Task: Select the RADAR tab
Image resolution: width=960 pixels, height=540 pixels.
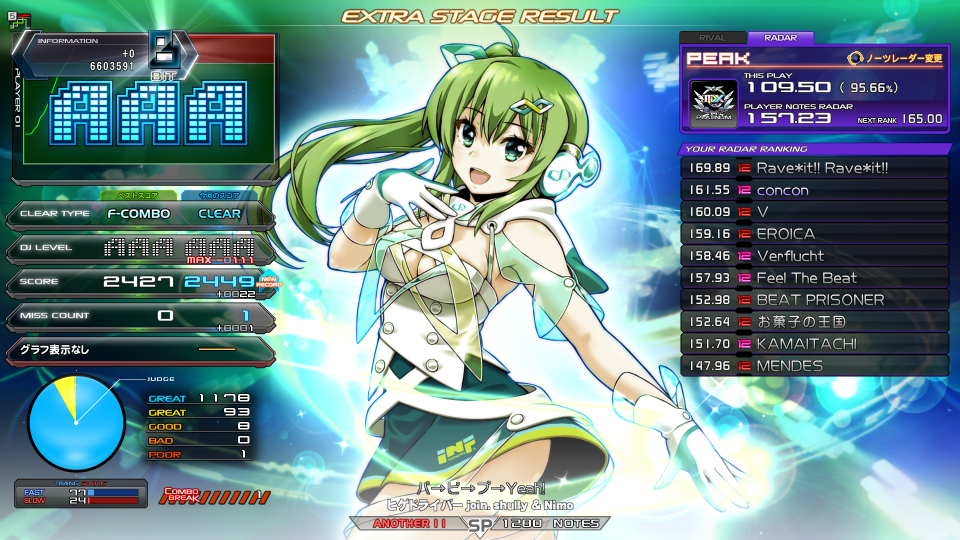Action: [780, 38]
